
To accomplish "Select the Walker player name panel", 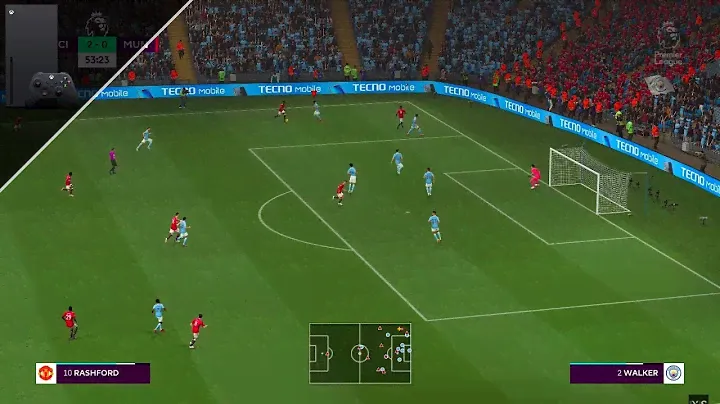I will point(616,373).
